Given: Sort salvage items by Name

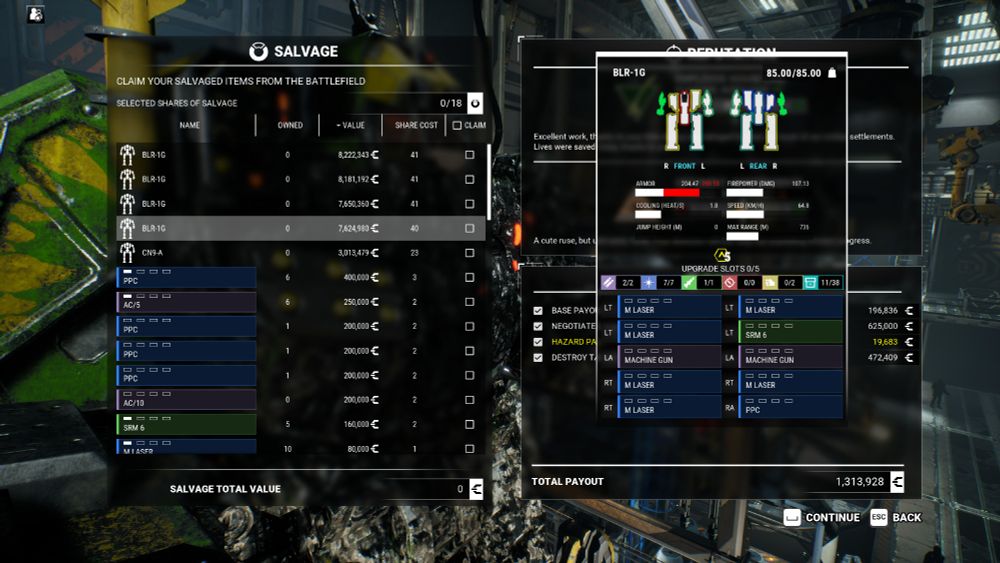Looking at the screenshot, I should 190,125.
